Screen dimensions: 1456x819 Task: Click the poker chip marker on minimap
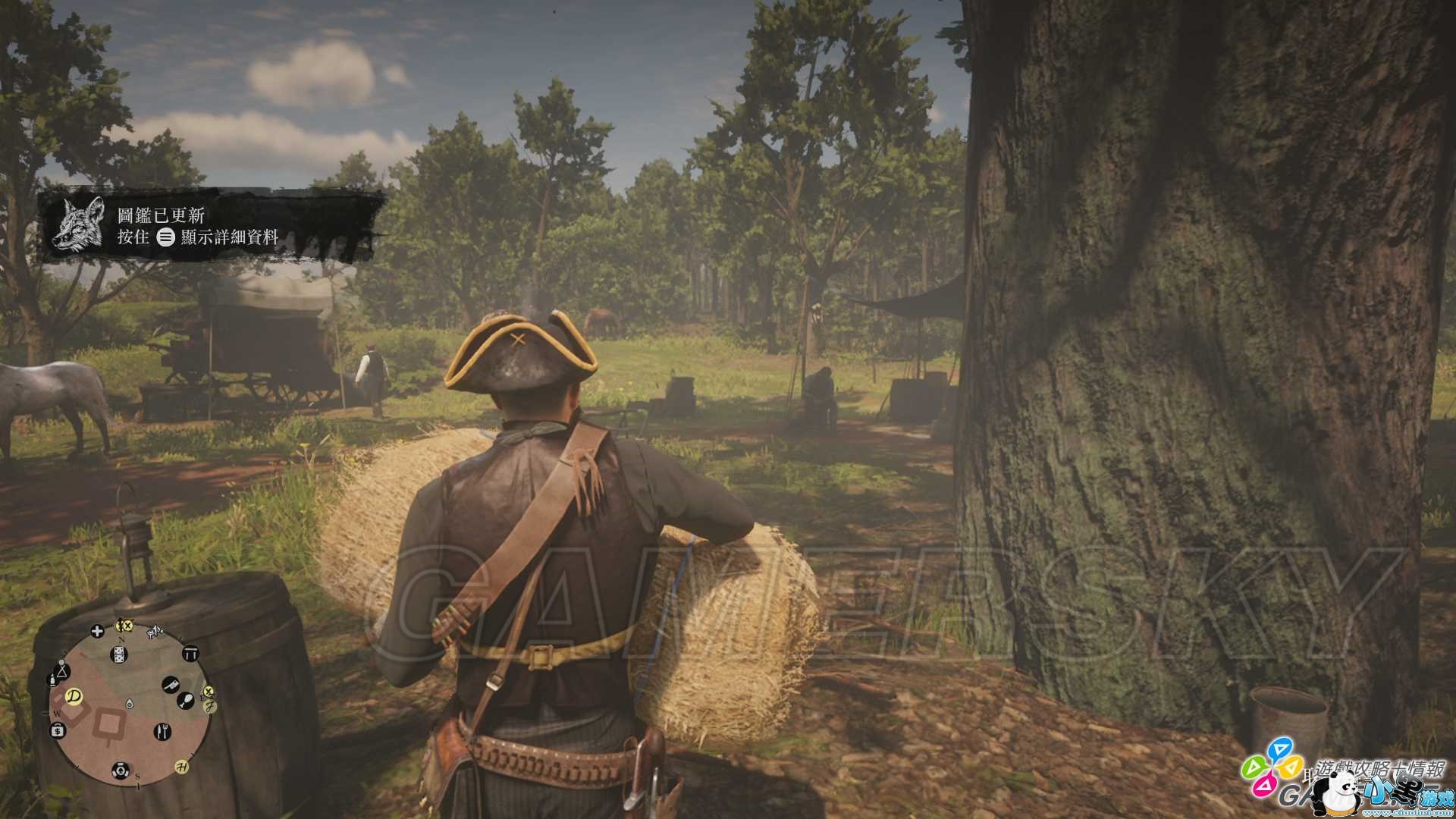point(120,770)
